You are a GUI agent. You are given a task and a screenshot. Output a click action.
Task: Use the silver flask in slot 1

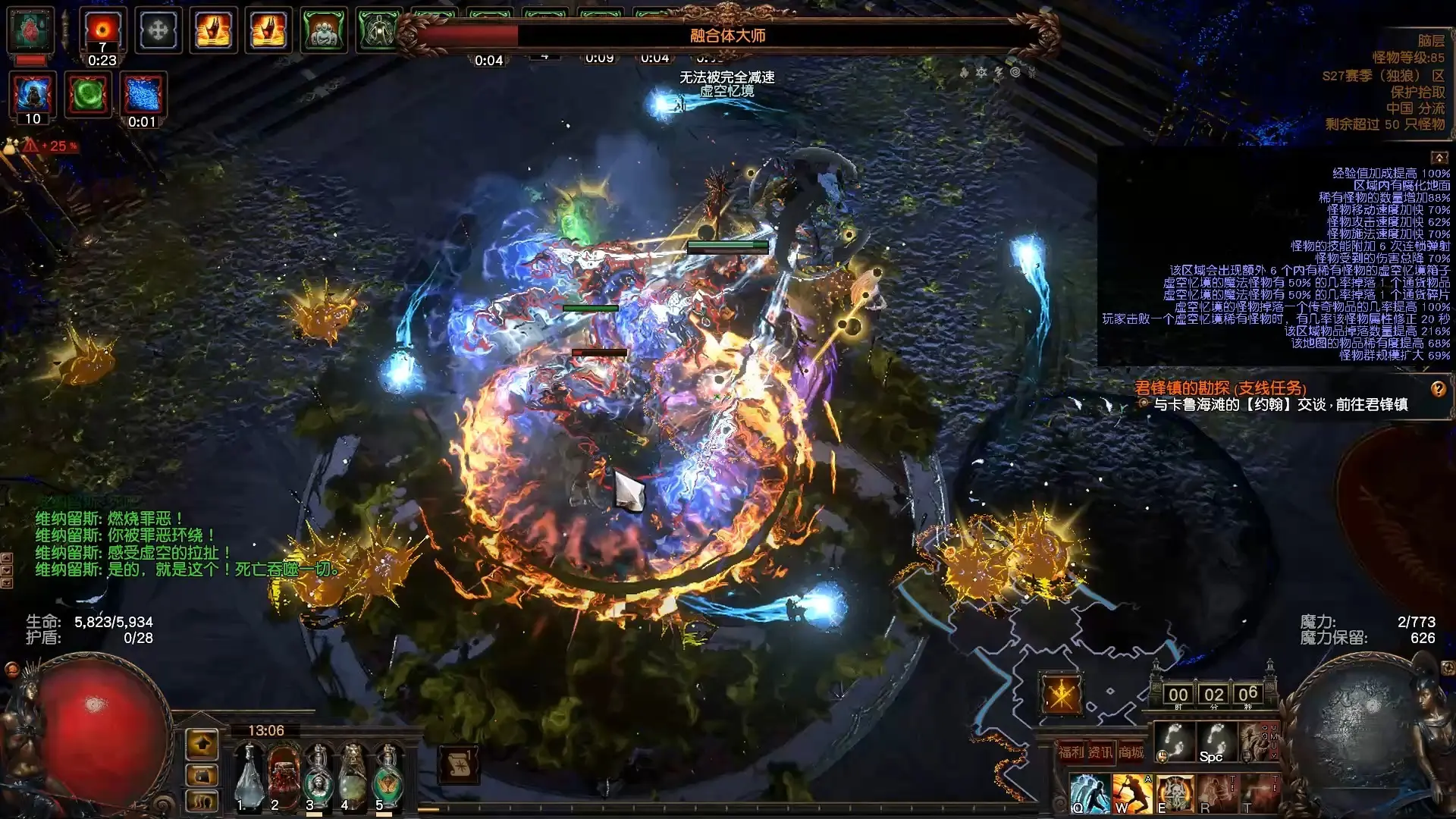tap(249, 773)
